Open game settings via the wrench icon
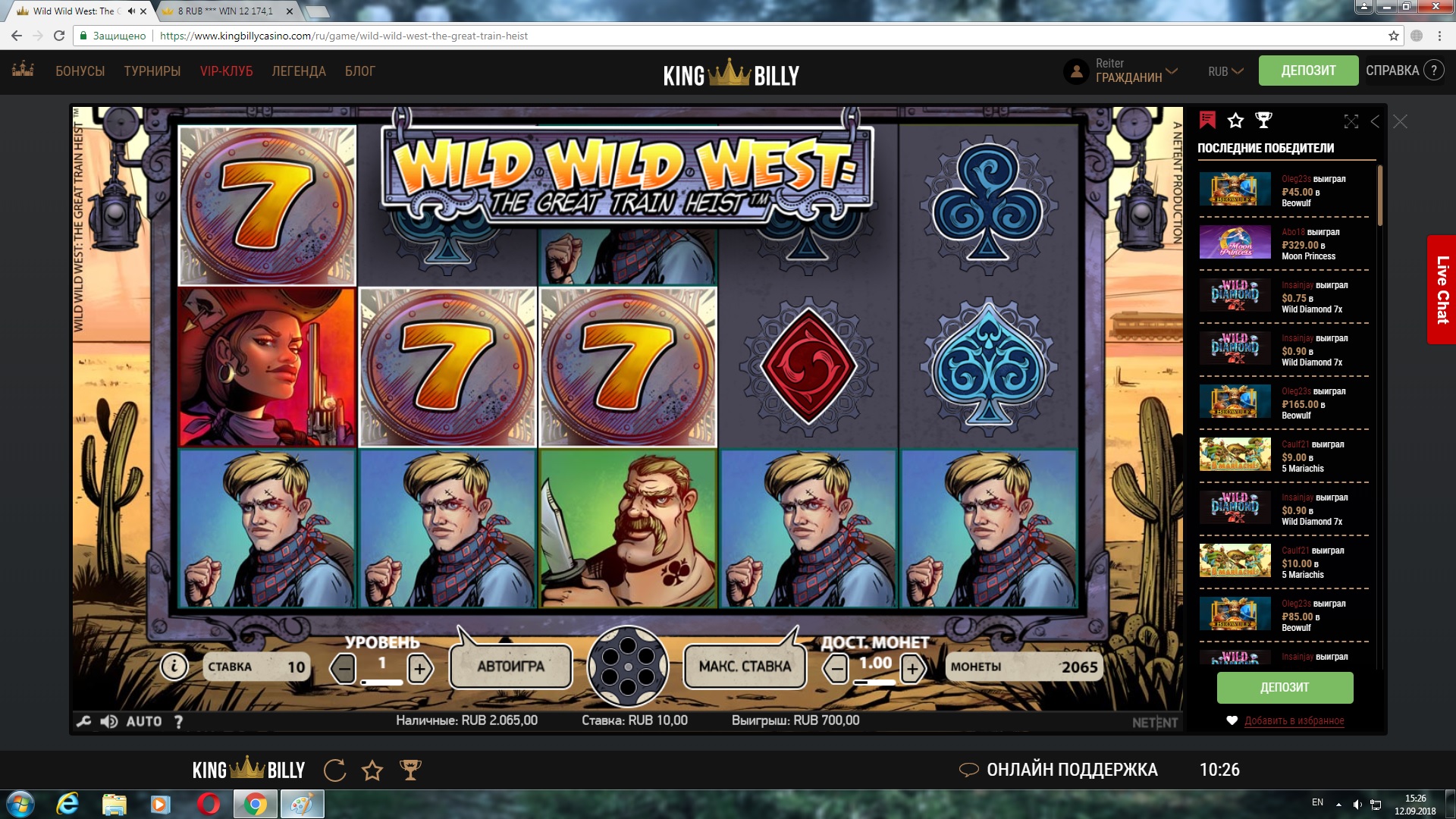This screenshot has width=1456, height=819. [x=84, y=721]
